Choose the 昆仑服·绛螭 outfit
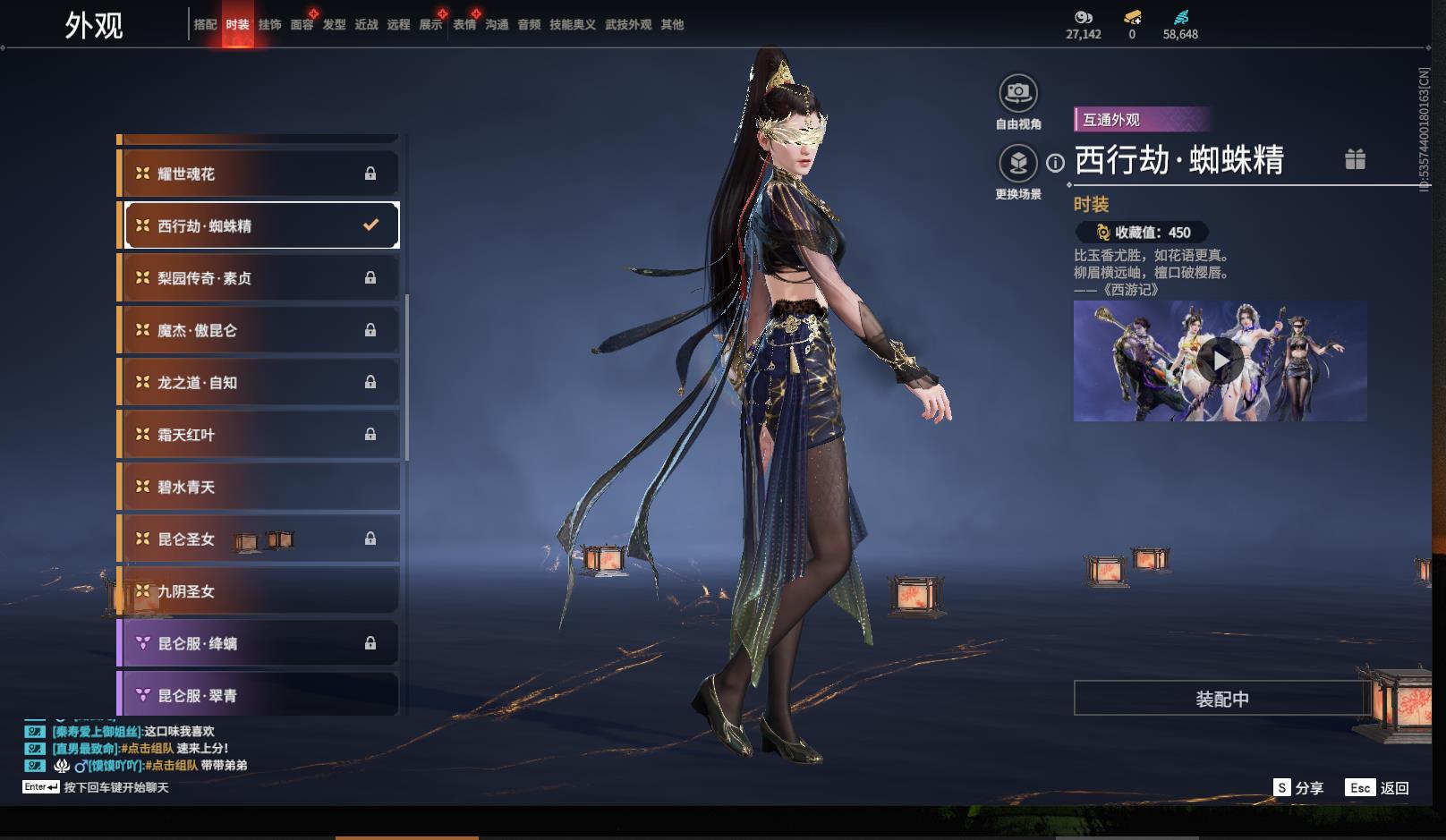This screenshot has height=840, width=1446. click(259, 643)
